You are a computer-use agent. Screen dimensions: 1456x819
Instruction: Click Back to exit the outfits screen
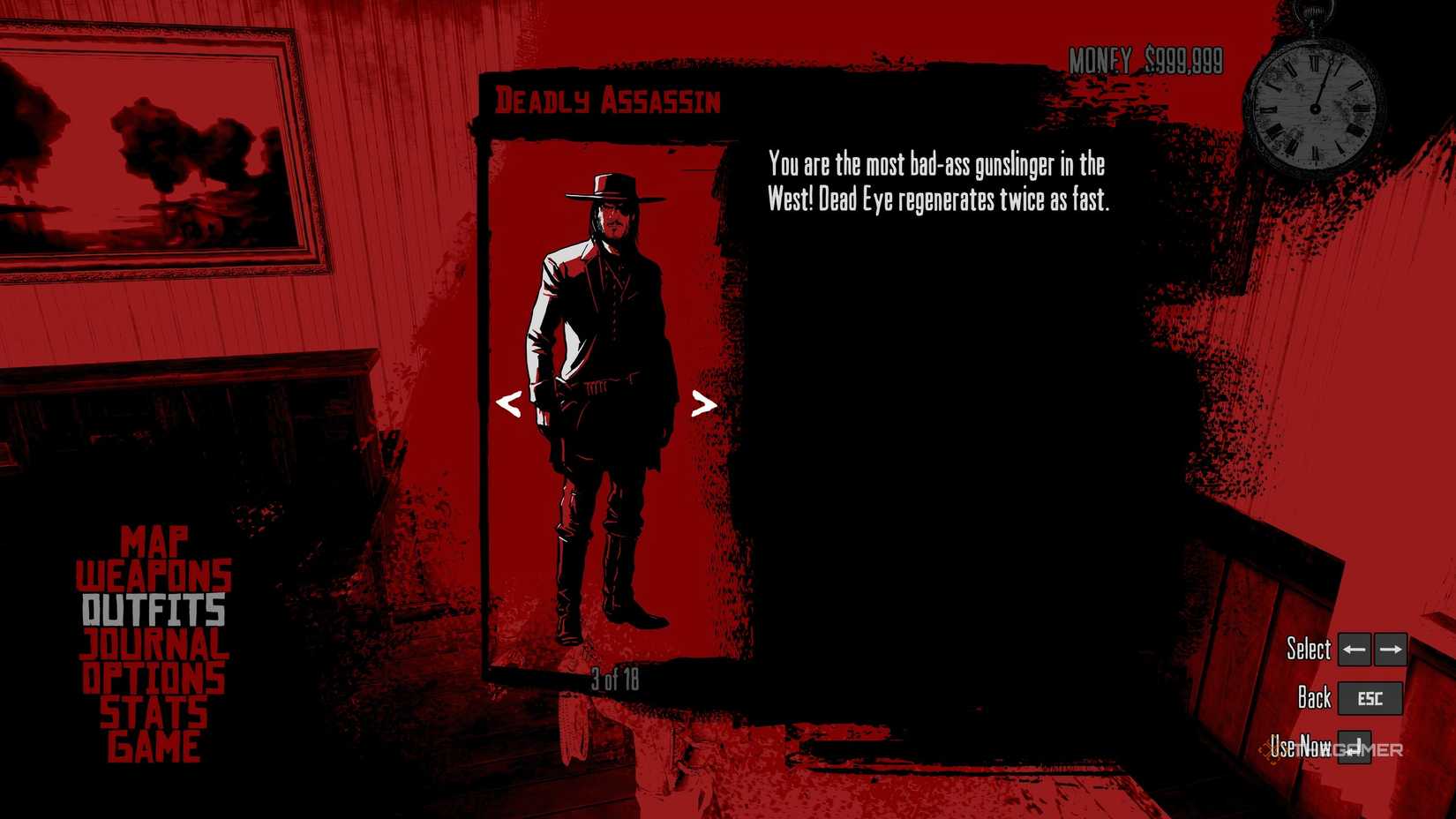[1313, 698]
